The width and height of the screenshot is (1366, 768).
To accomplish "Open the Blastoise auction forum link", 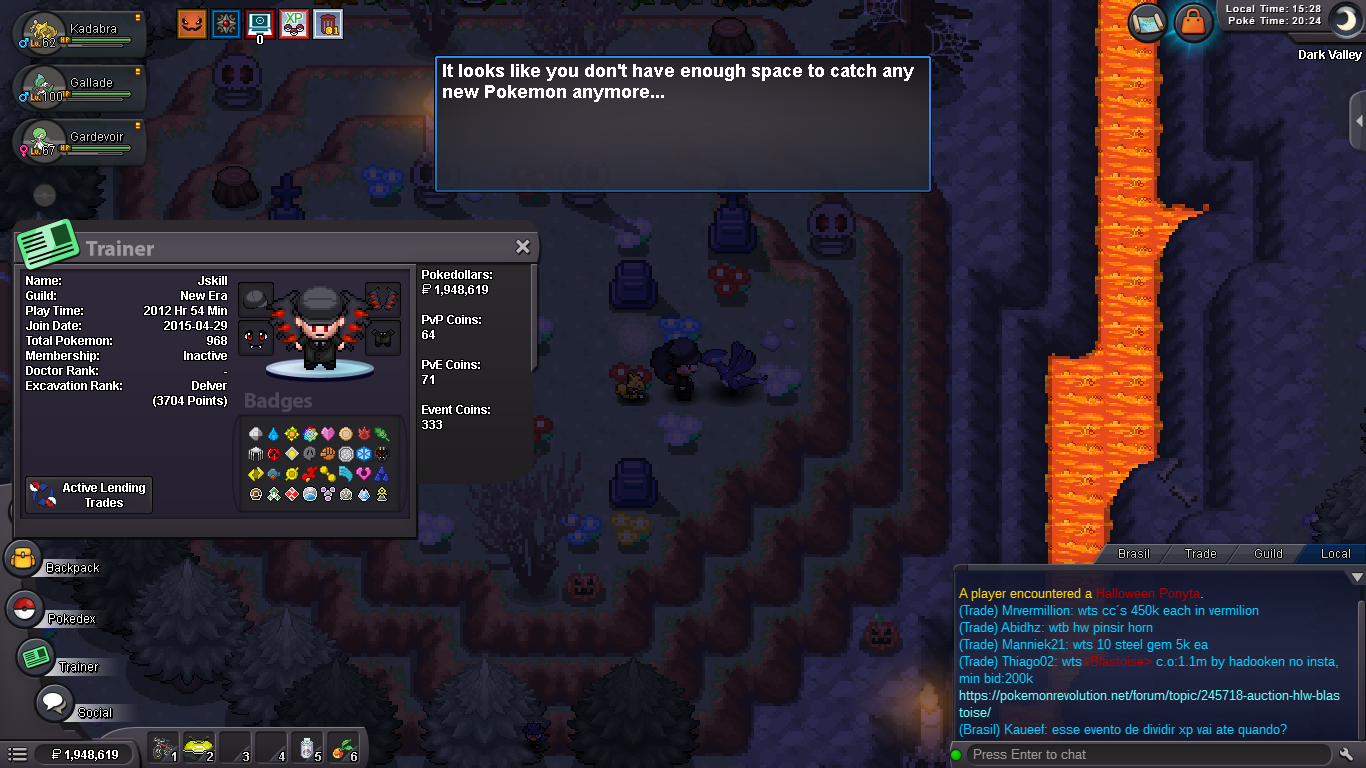I will [x=1149, y=704].
